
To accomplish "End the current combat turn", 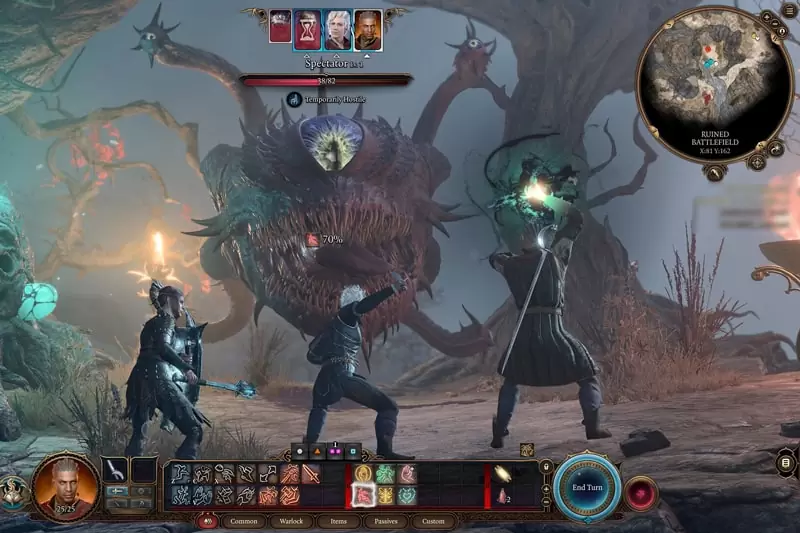I will coord(586,487).
